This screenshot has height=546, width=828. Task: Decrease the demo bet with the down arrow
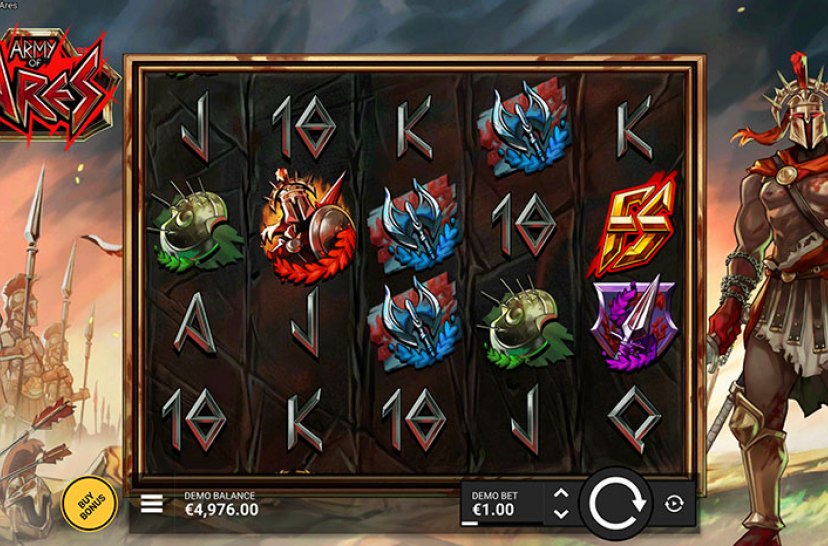560,514
